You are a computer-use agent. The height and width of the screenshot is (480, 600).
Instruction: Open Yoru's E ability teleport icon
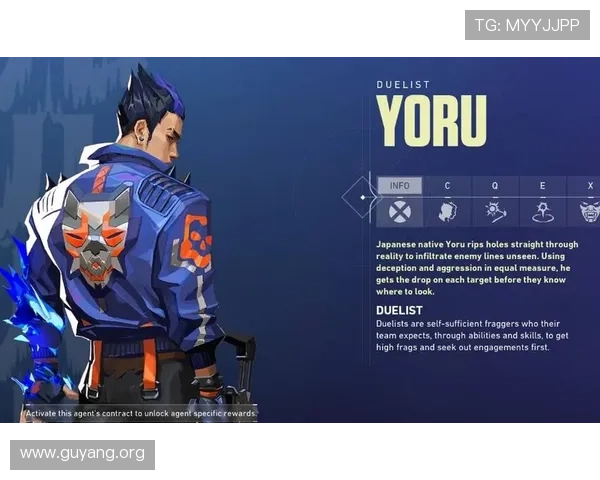(x=543, y=211)
